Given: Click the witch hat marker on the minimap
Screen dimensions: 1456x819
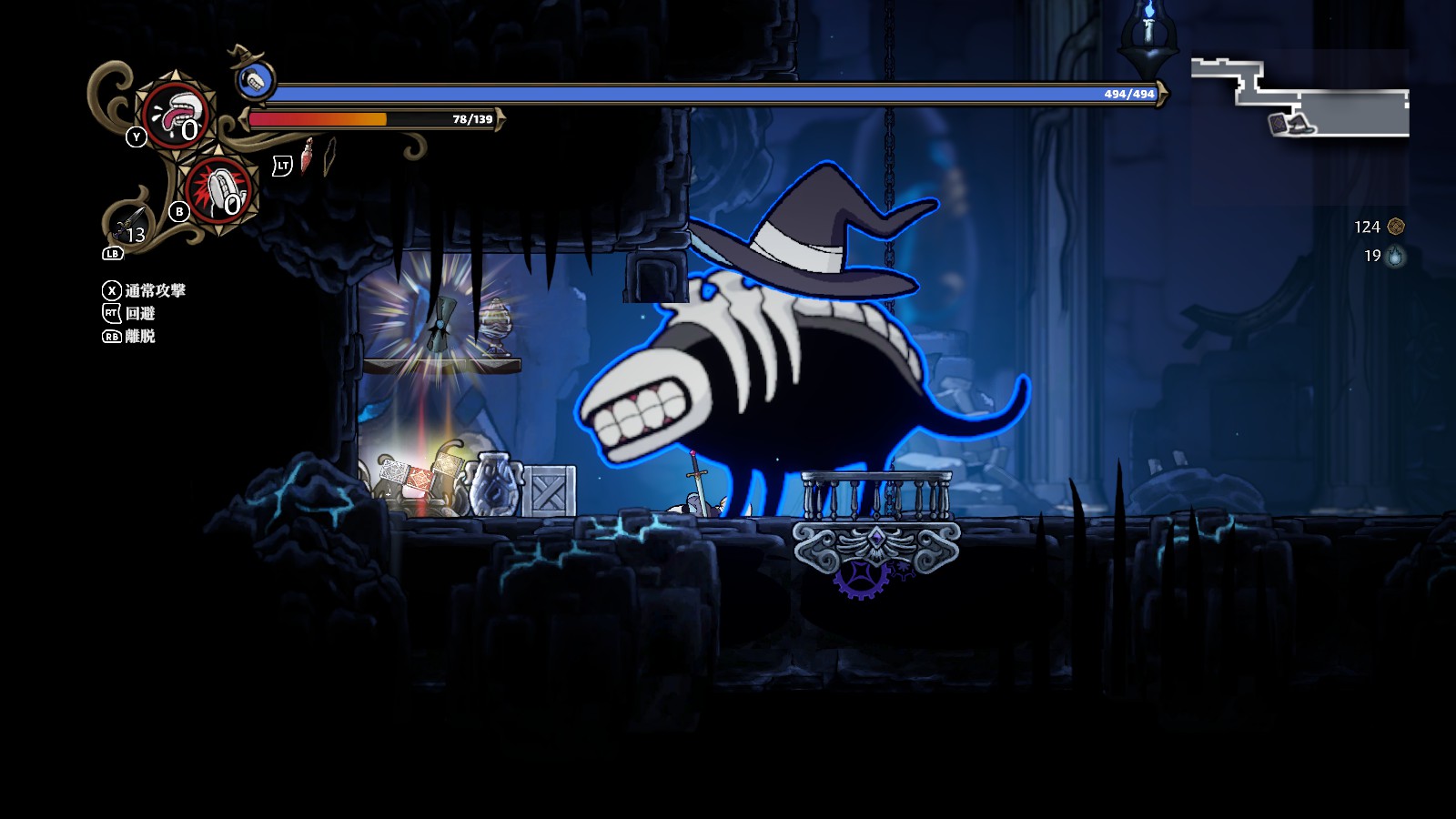Looking at the screenshot, I should (x=1301, y=122).
